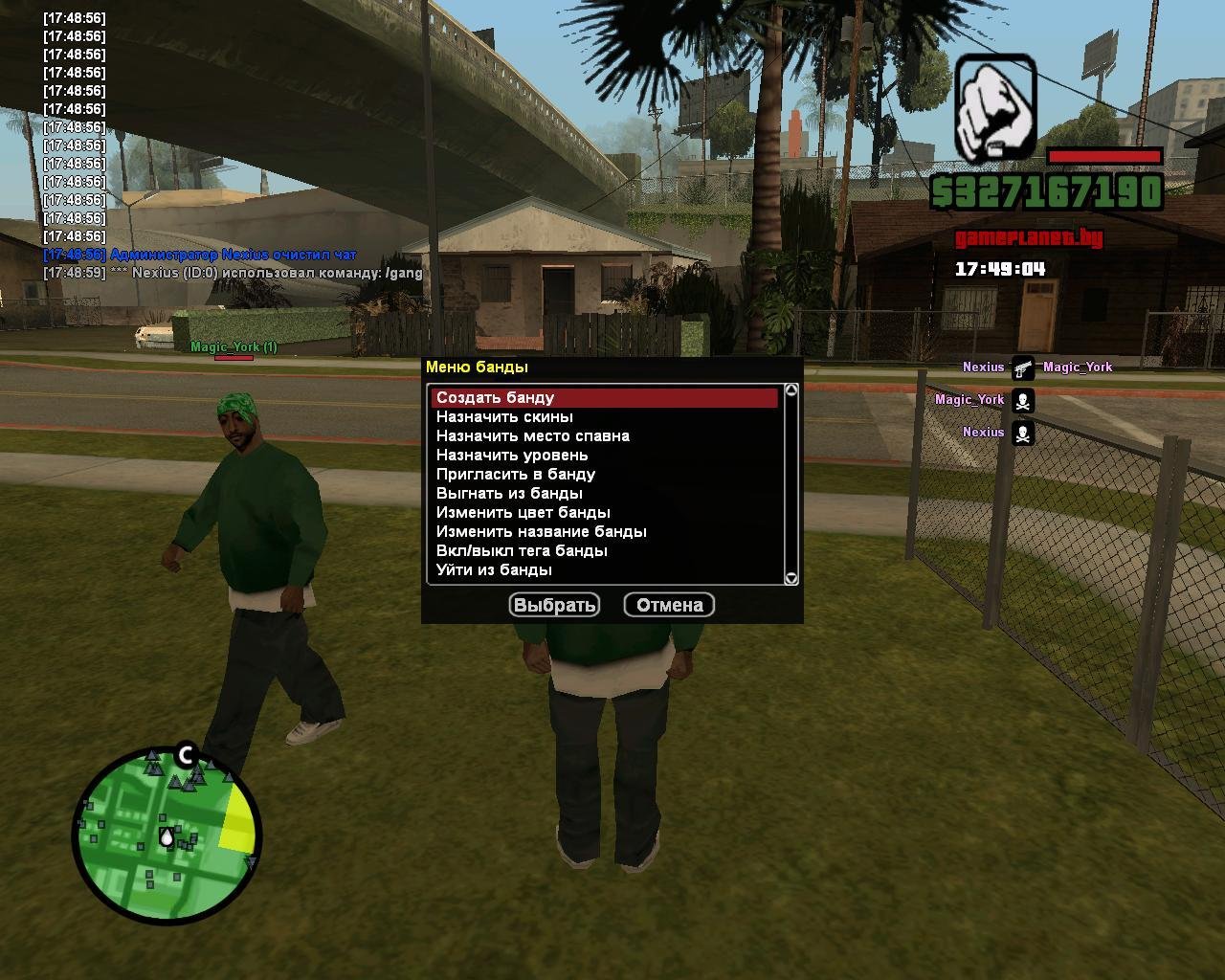Open 'Изменить цвет банды' option

pyautogui.click(x=523, y=513)
